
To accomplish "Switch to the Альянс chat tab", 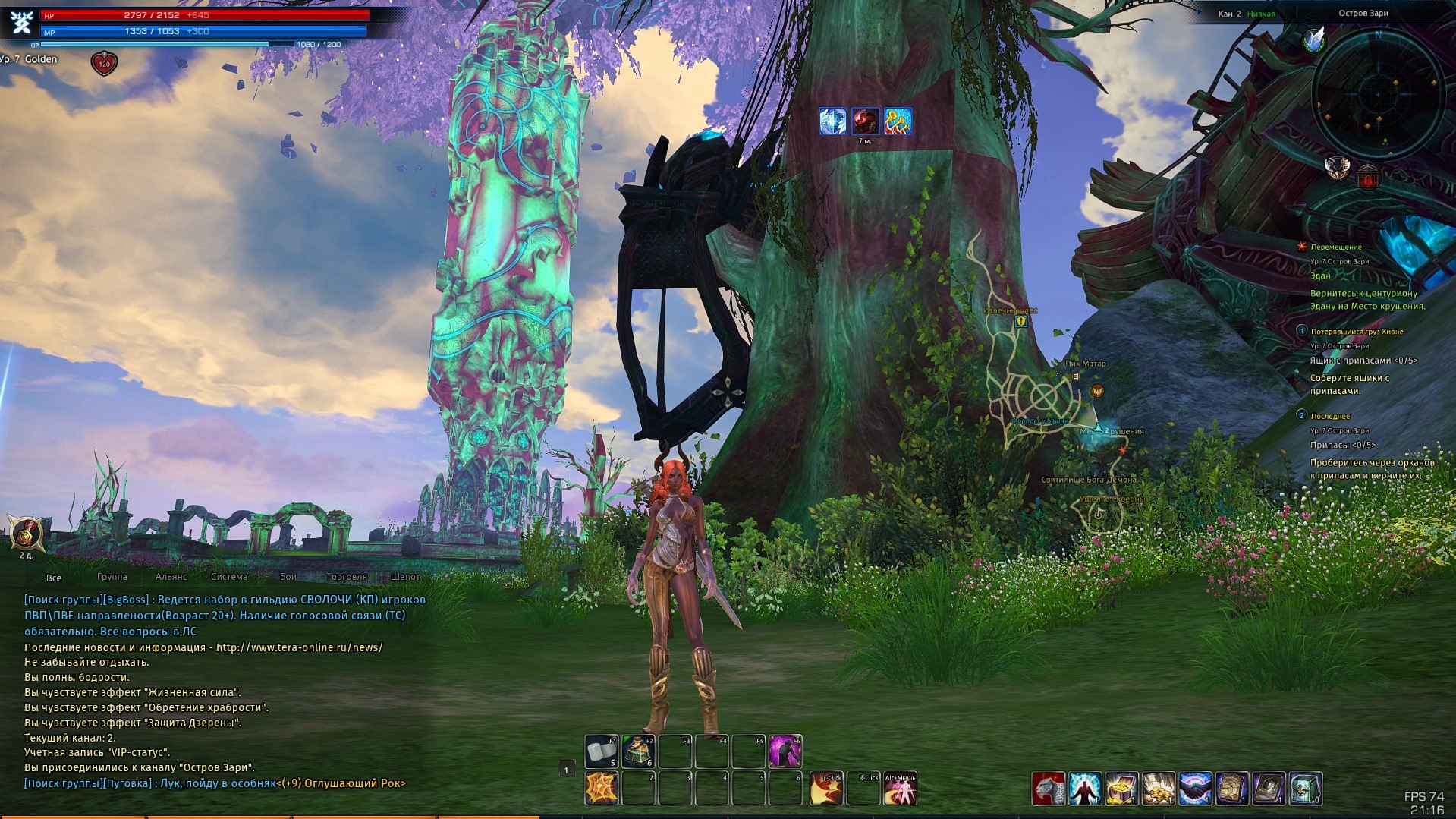I will (171, 577).
